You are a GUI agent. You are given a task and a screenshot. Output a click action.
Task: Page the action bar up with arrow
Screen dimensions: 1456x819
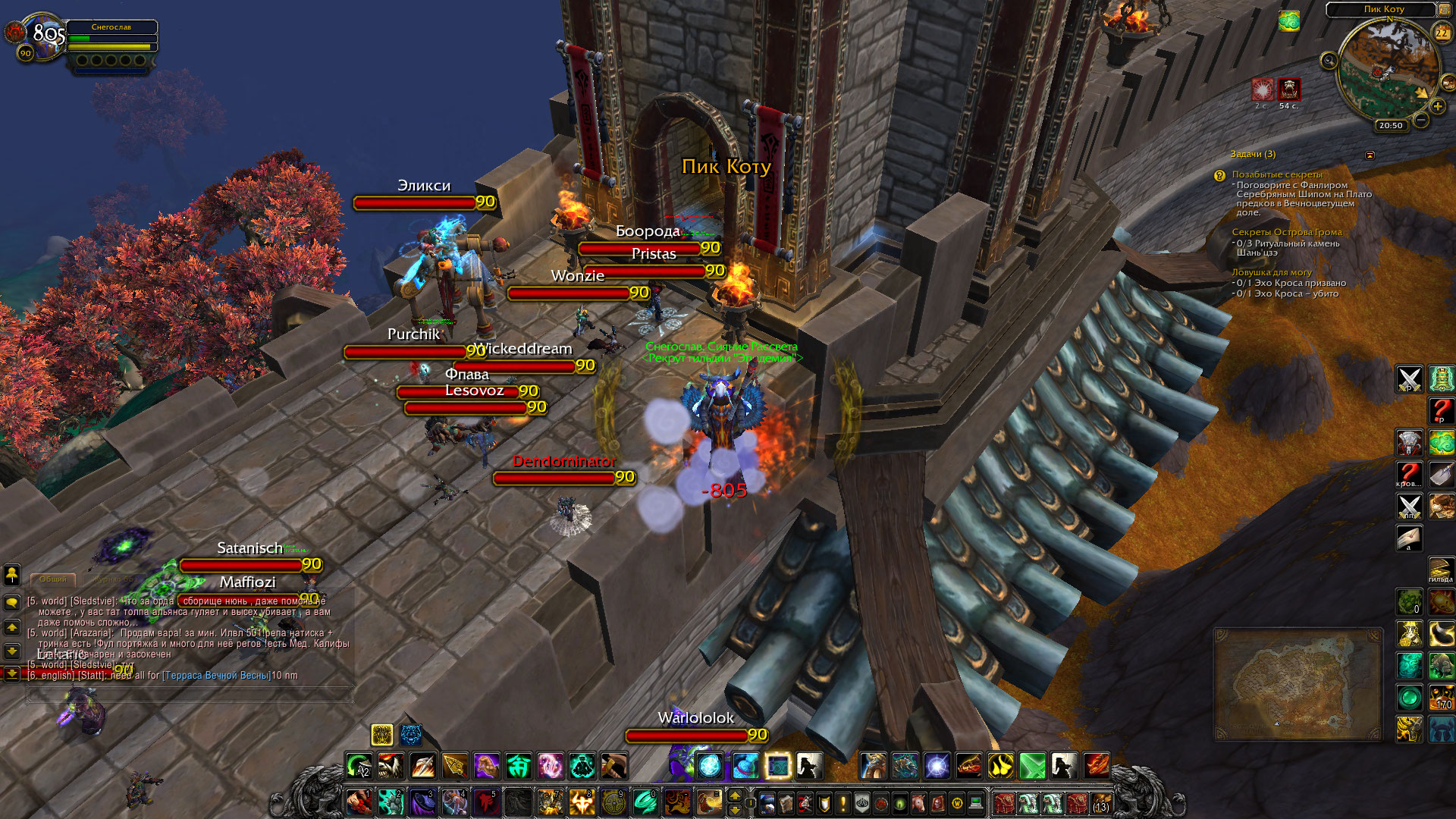[x=734, y=795]
